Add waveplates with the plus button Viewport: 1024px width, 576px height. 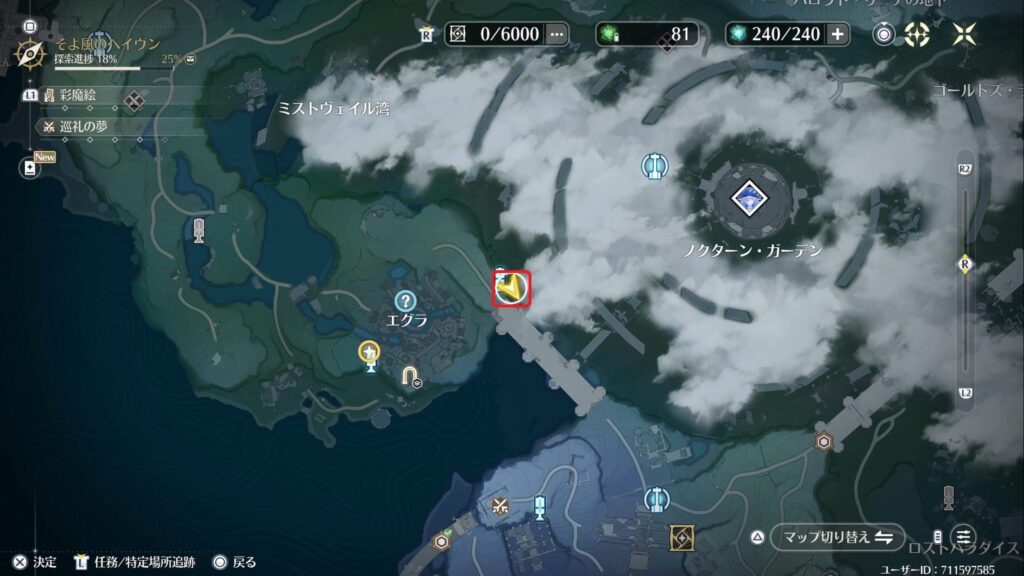[837, 34]
